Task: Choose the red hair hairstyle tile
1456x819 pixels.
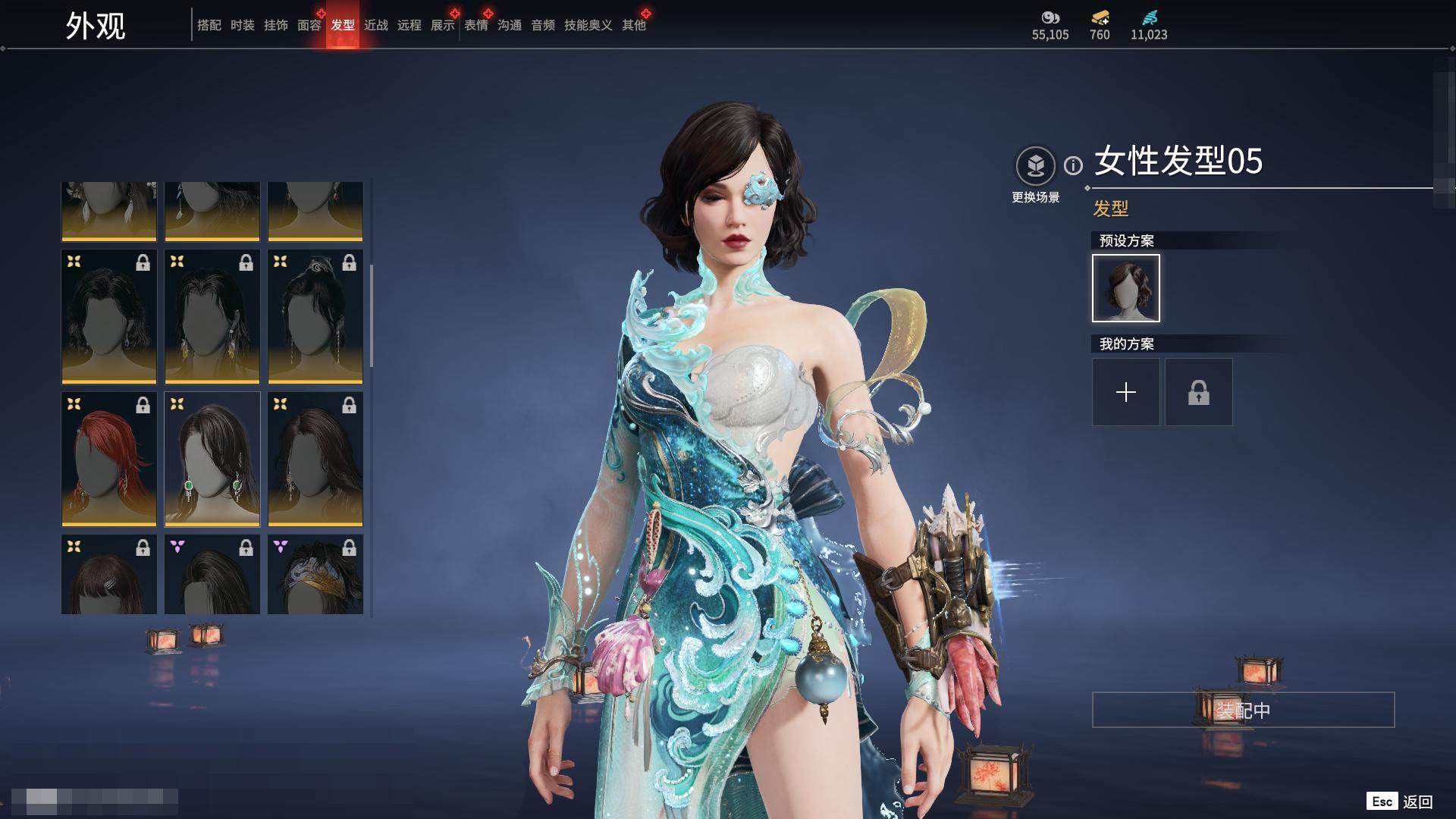Action: (x=108, y=459)
